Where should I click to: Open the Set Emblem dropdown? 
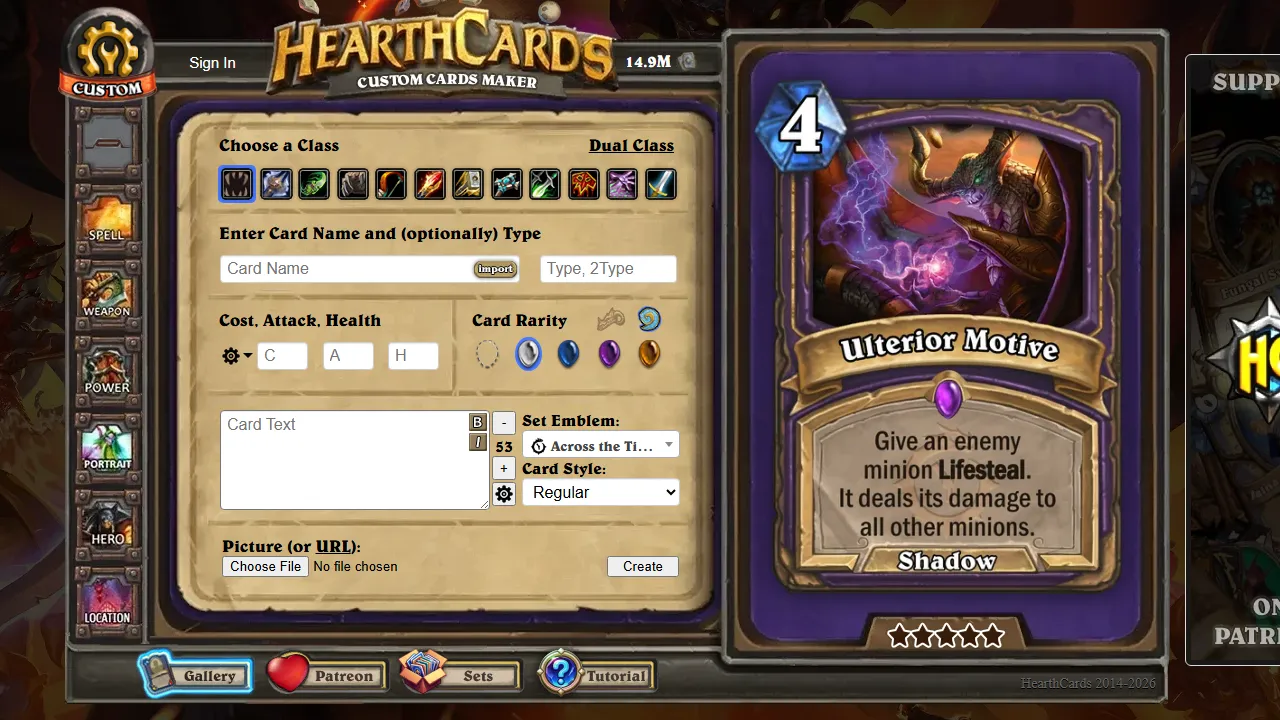(x=600, y=444)
